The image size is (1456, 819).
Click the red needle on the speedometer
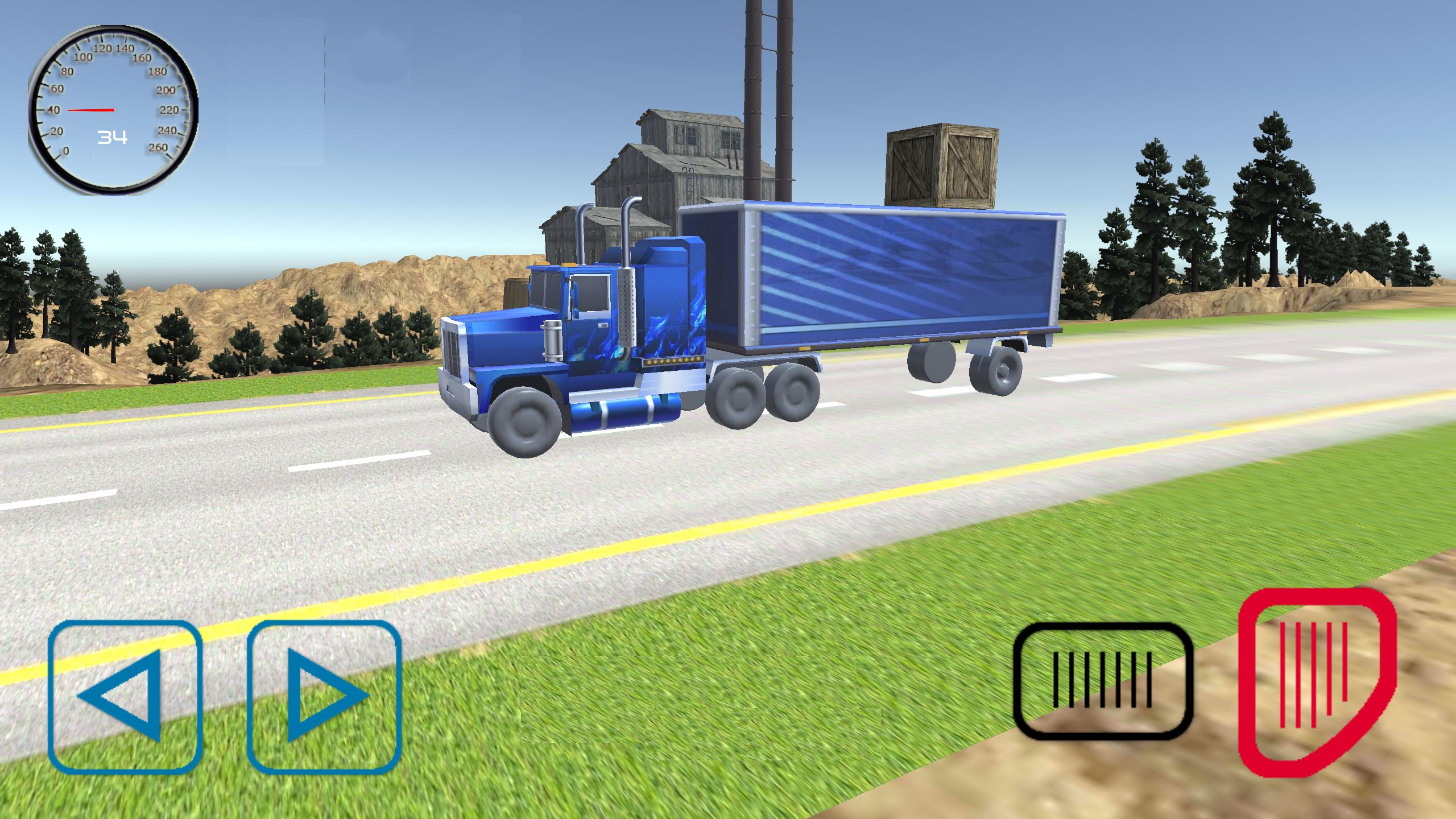click(91, 109)
